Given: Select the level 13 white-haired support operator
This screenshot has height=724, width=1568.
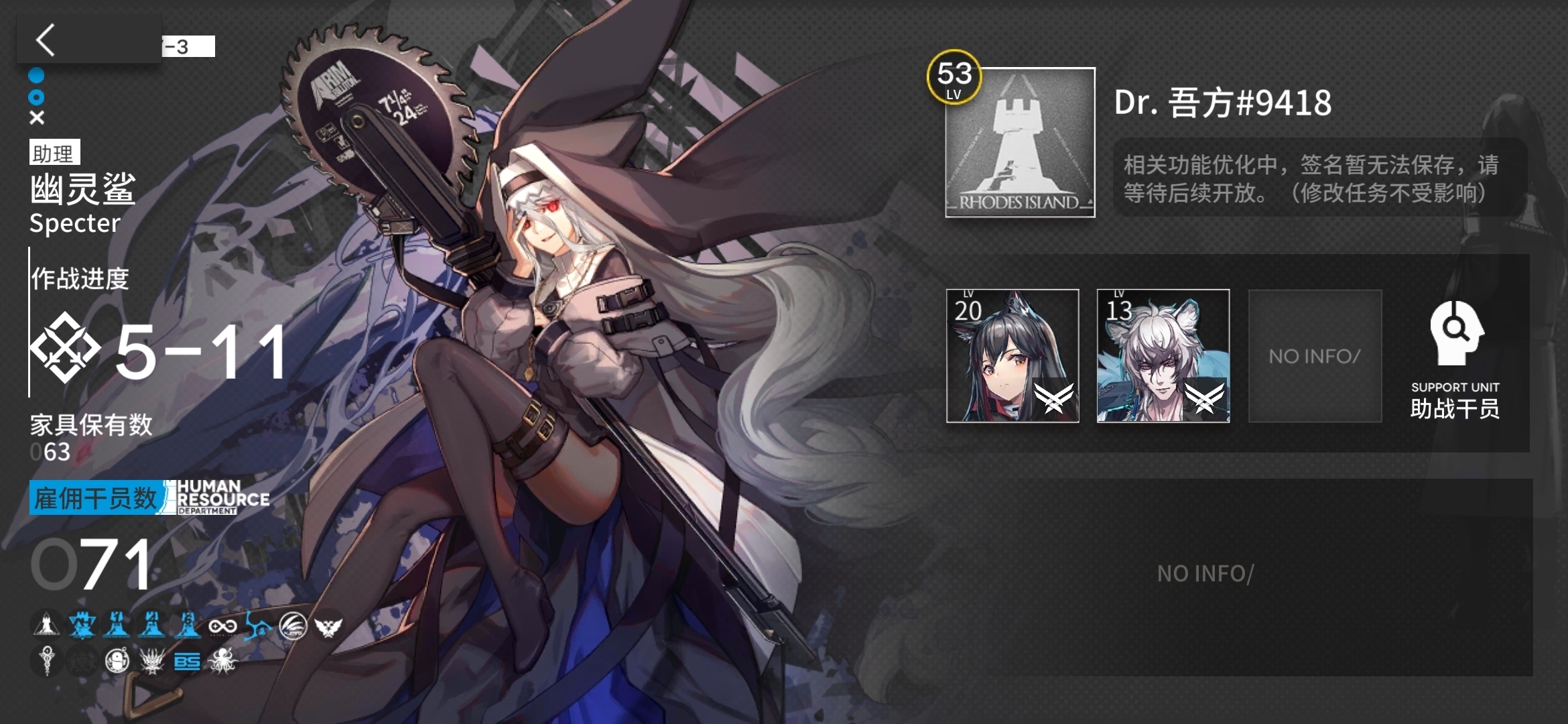Looking at the screenshot, I should pos(1163,356).
